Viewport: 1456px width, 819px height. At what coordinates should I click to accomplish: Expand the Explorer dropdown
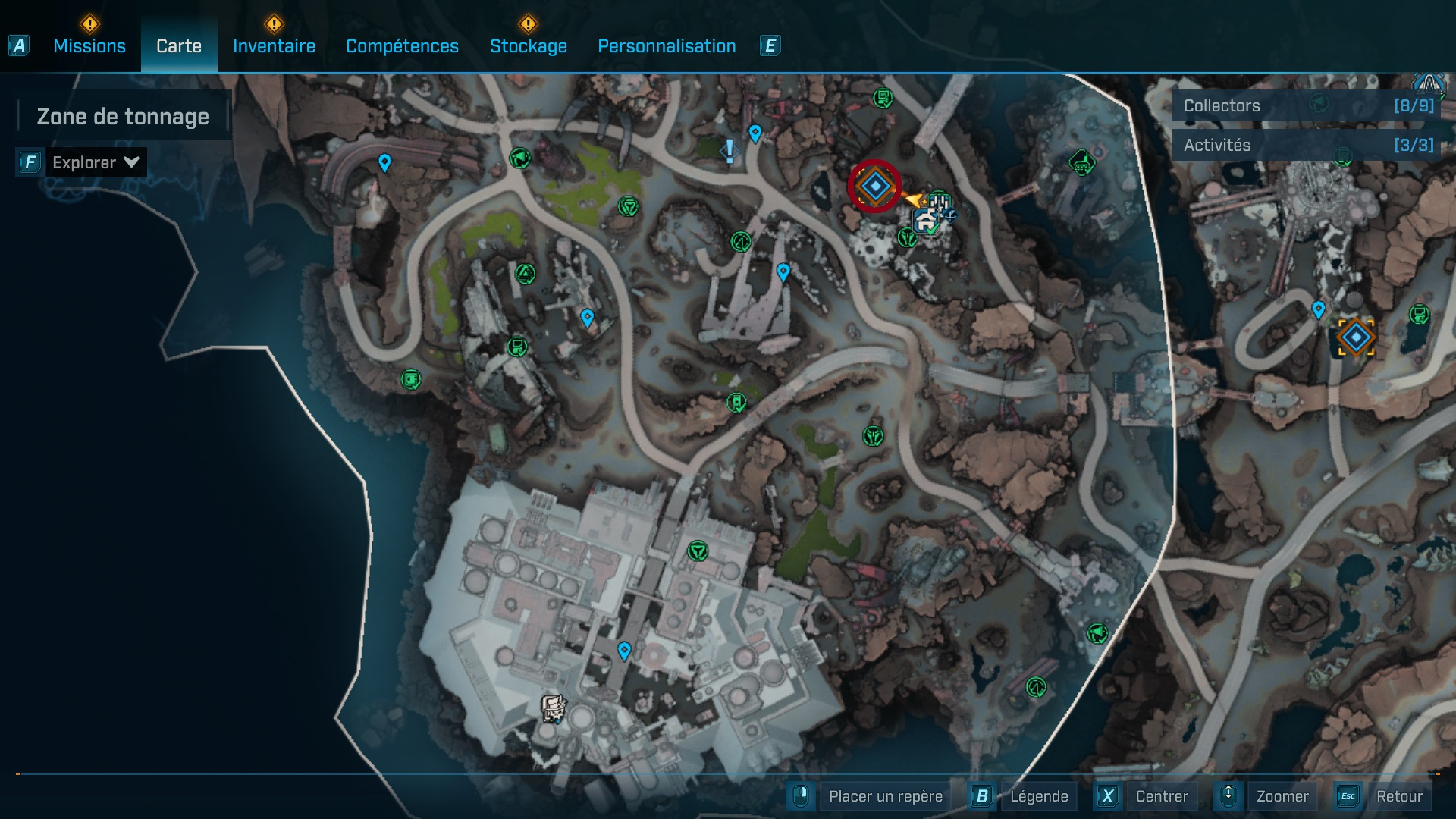pyautogui.click(x=95, y=162)
